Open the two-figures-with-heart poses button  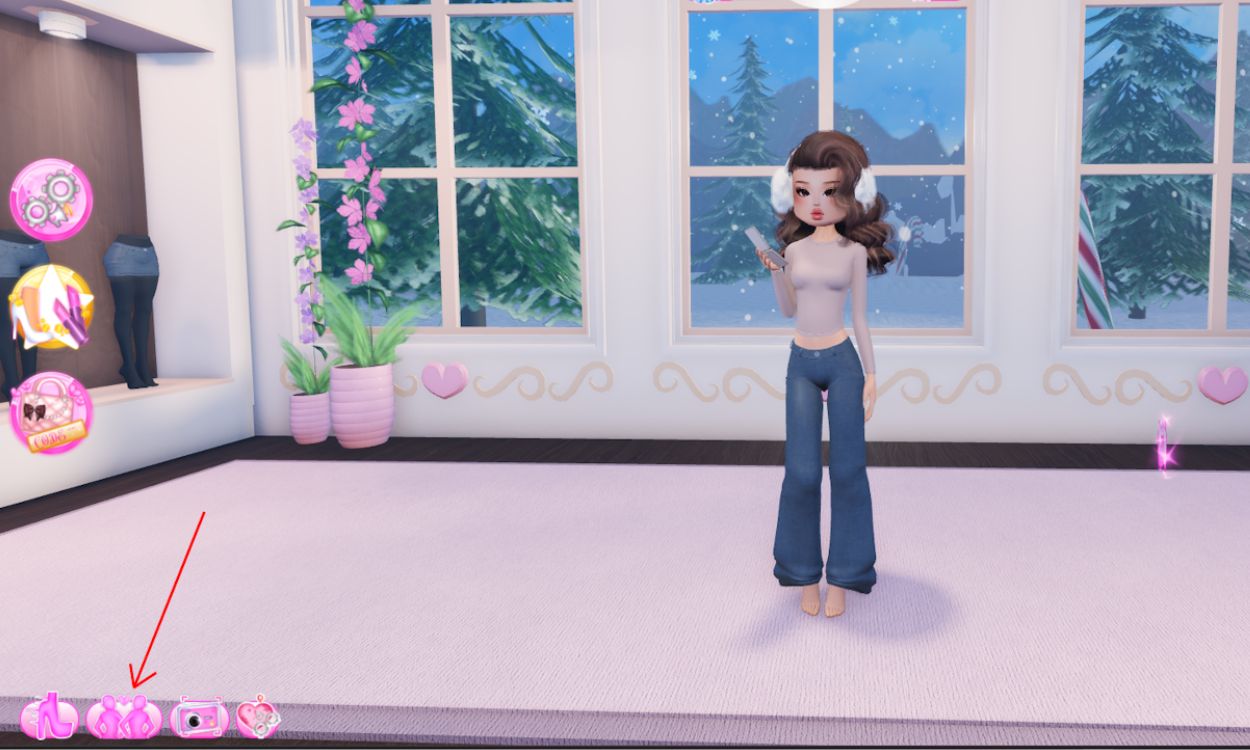point(124,718)
